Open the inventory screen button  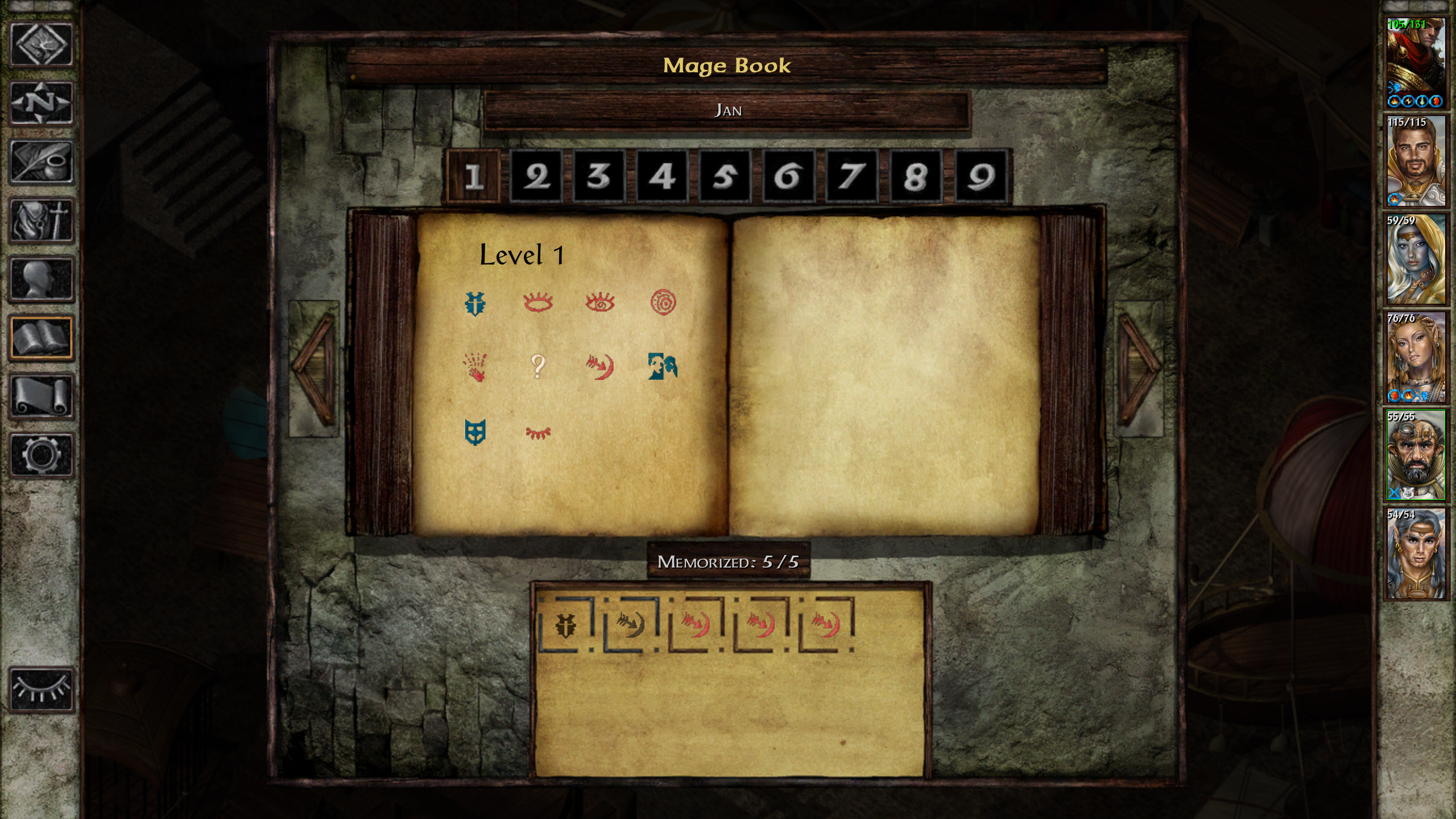(42, 221)
